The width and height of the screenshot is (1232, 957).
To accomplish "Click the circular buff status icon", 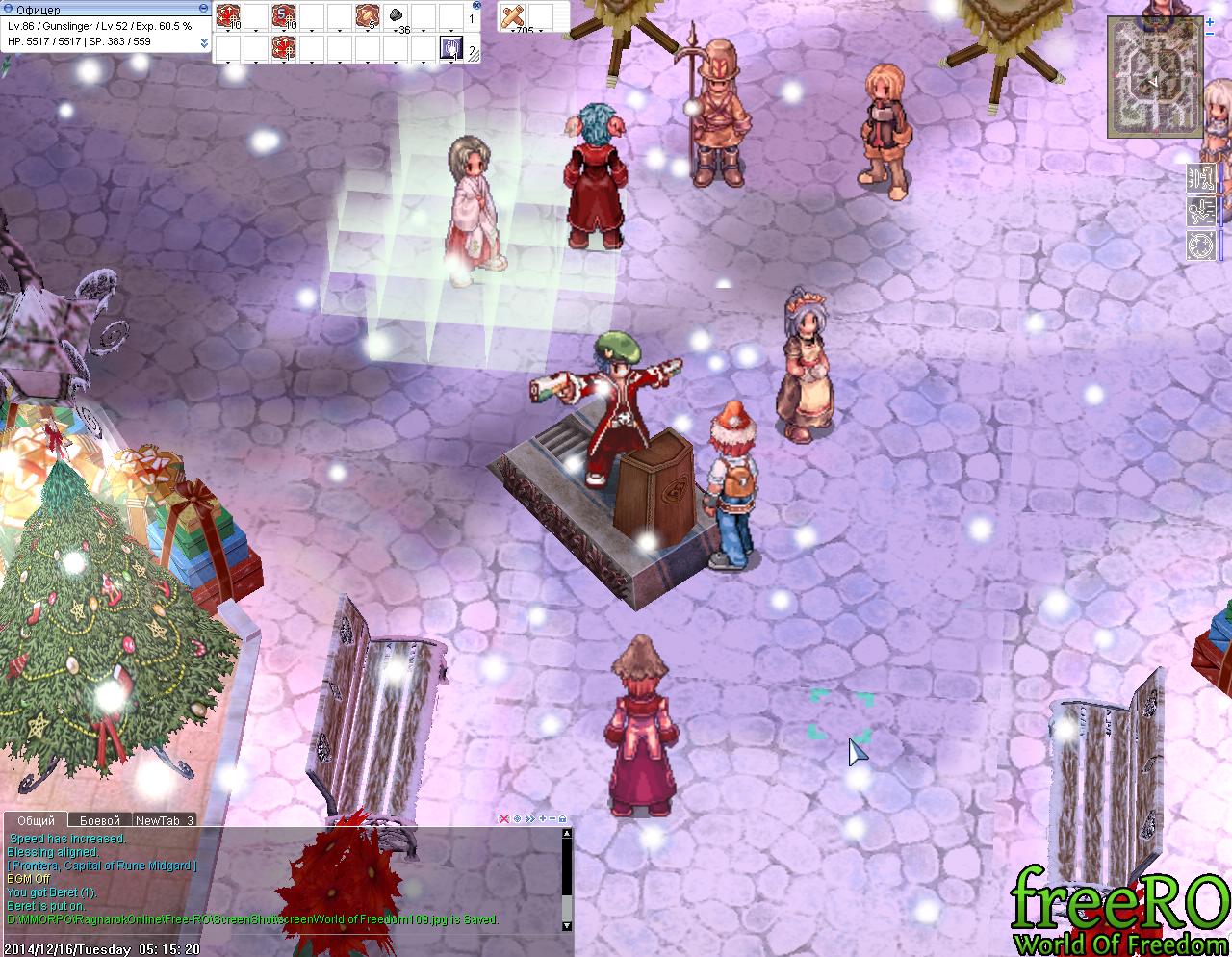I will coord(1199,245).
